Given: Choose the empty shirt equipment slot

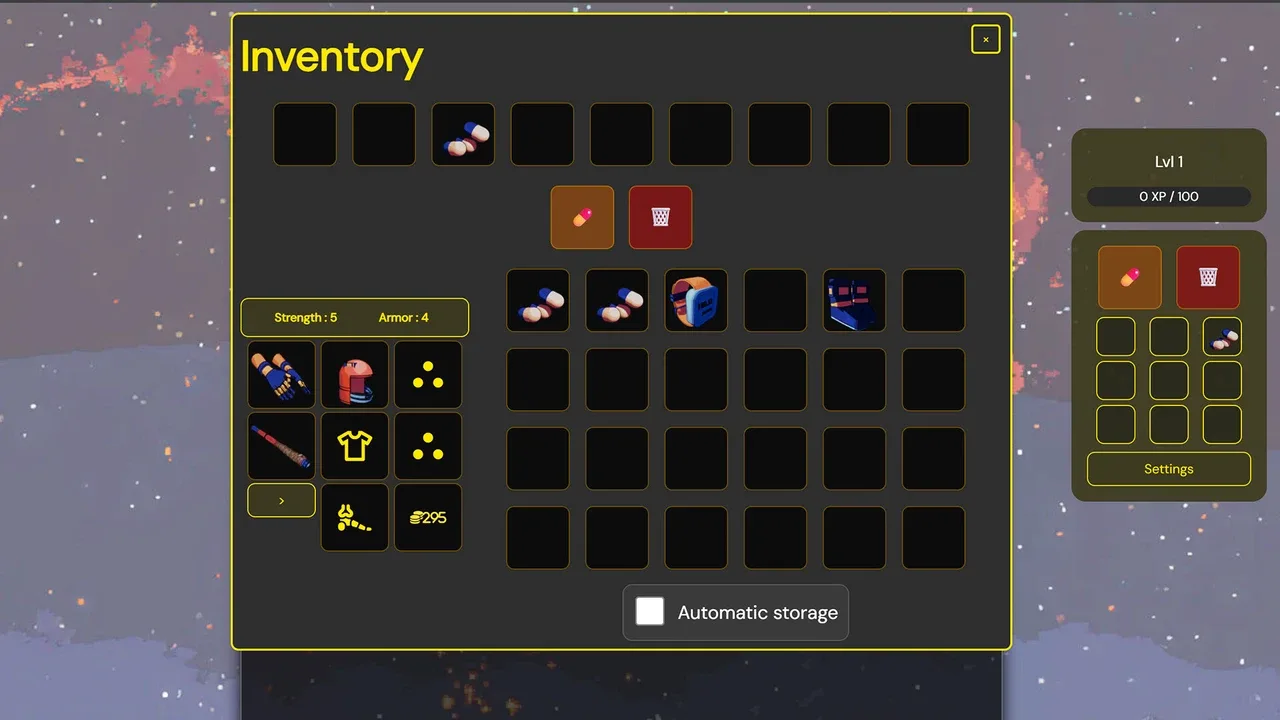Looking at the screenshot, I should click(354, 446).
